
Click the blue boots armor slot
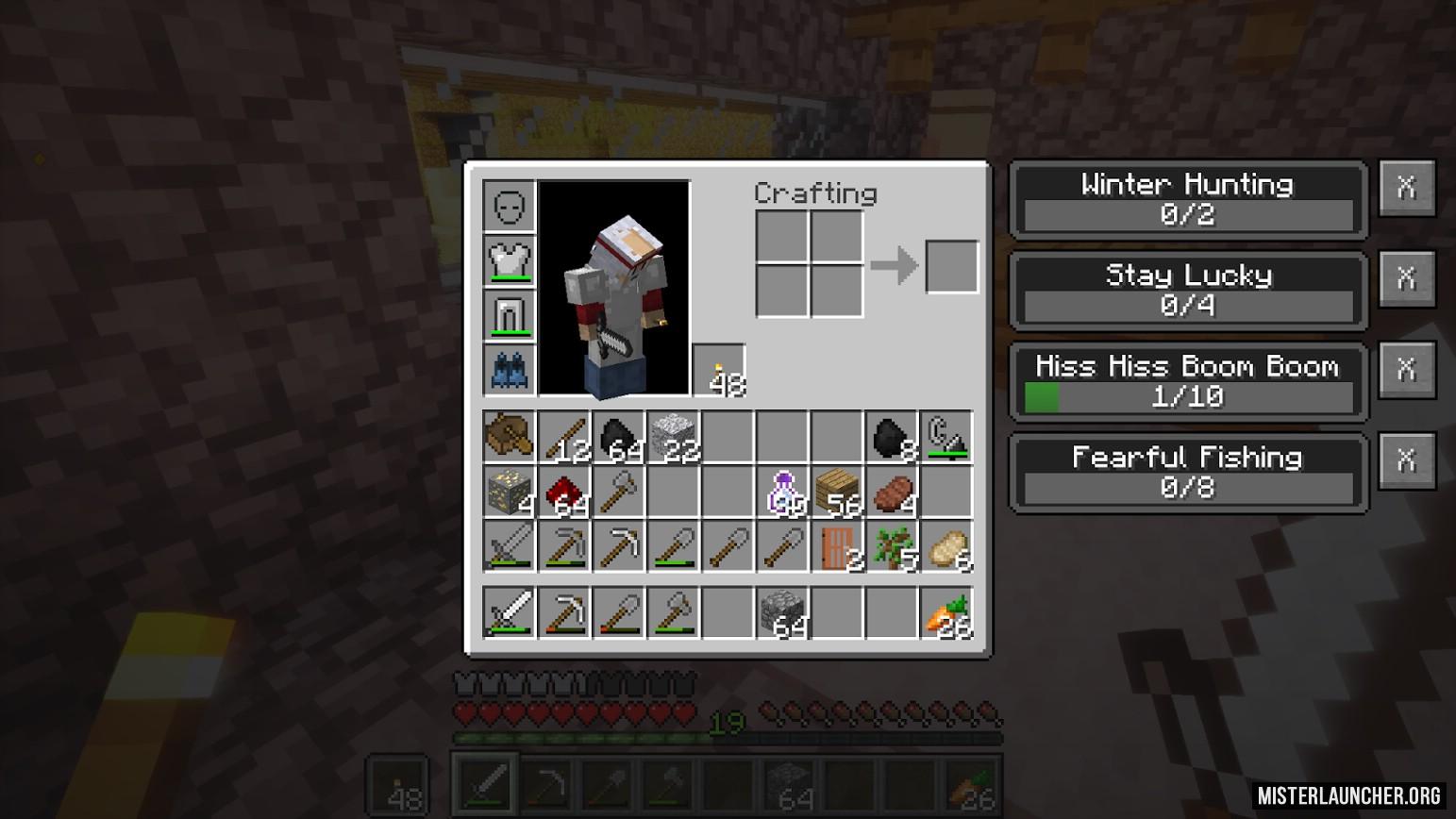click(510, 369)
